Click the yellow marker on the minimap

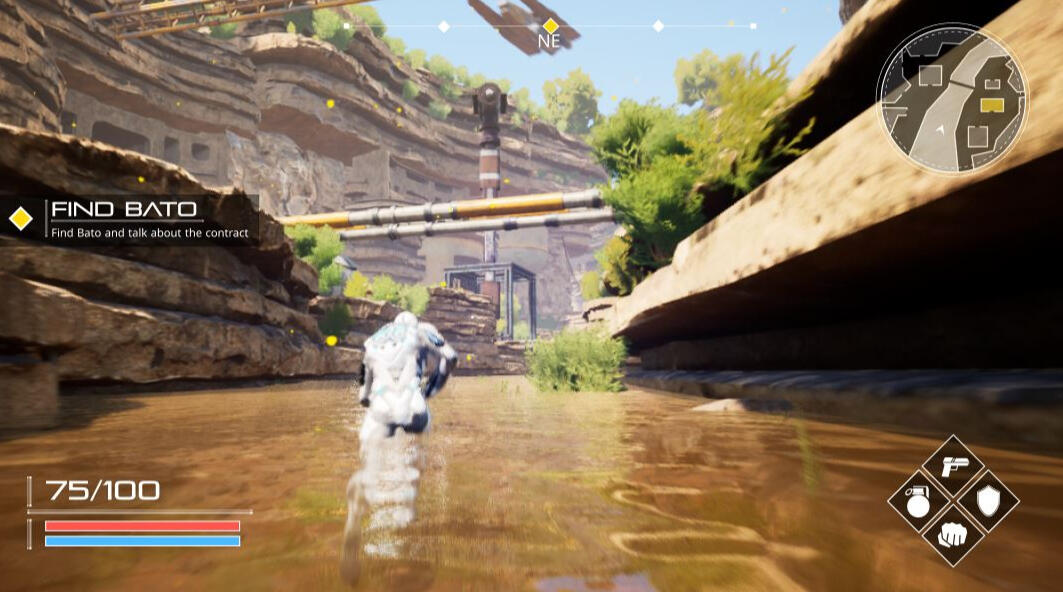coord(992,104)
